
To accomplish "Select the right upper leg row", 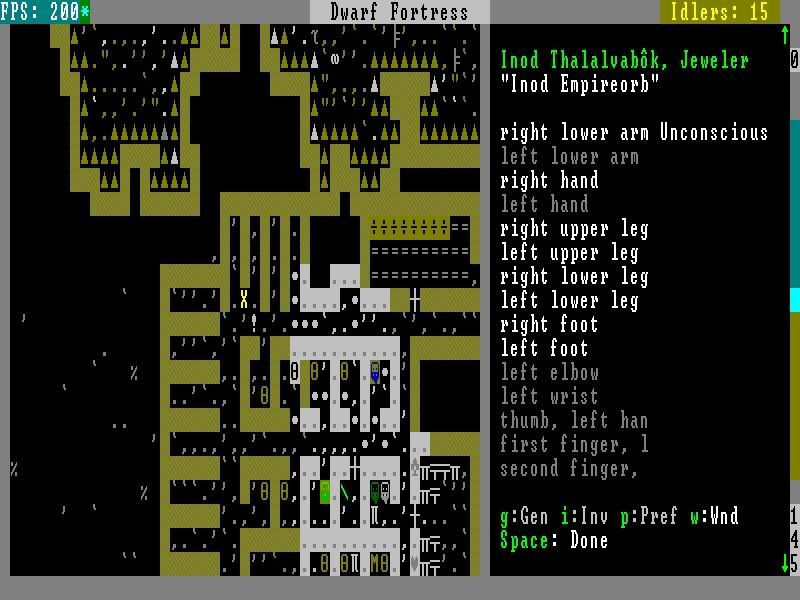I will click(x=574, y=229).
